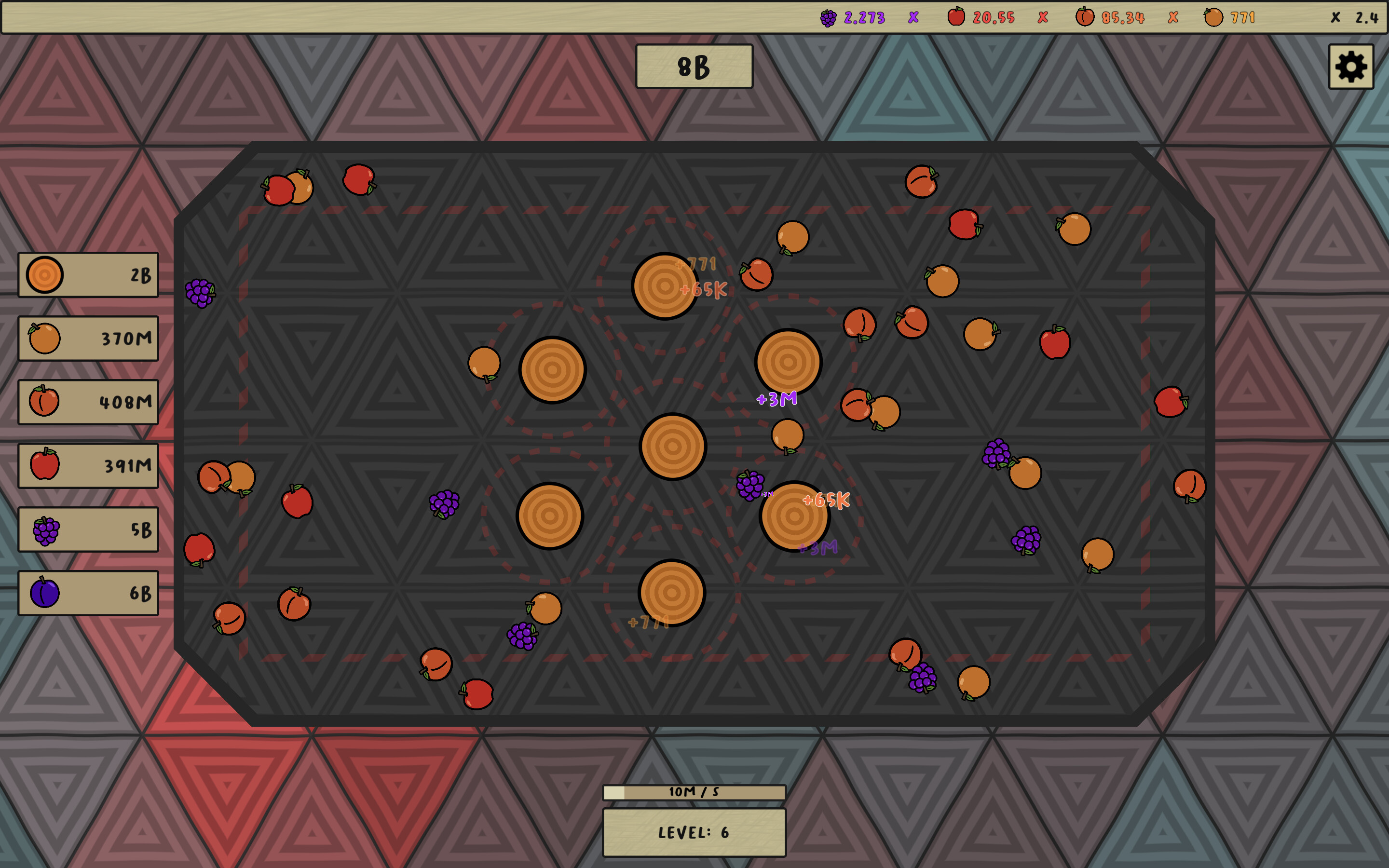This screenshot has width=1389, height=868.
Task: Click the wooden collector showing +65K bonus
Action: pos(795,516)
